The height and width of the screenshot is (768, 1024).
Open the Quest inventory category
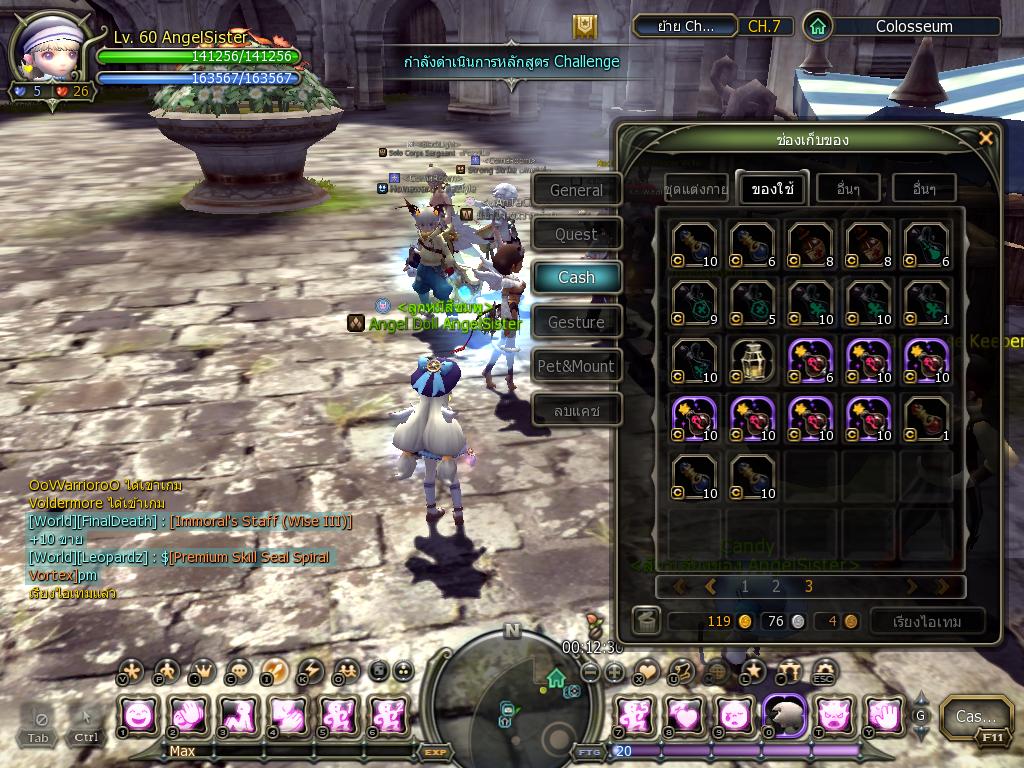(x=576, y=234)
